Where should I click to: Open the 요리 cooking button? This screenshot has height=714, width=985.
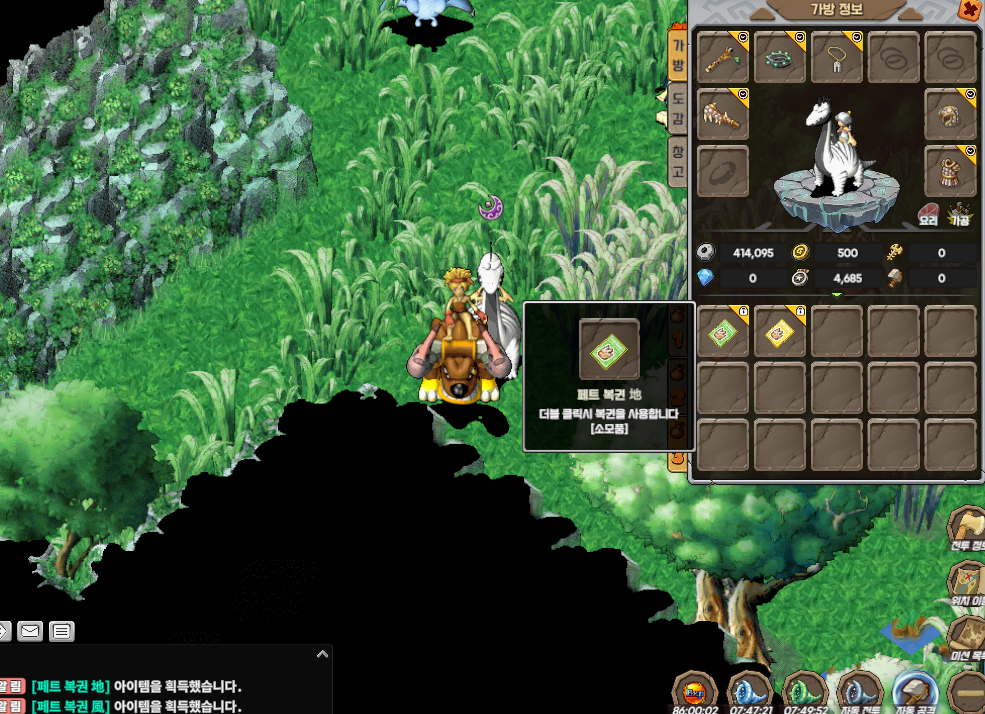click(x=930, y=215)
